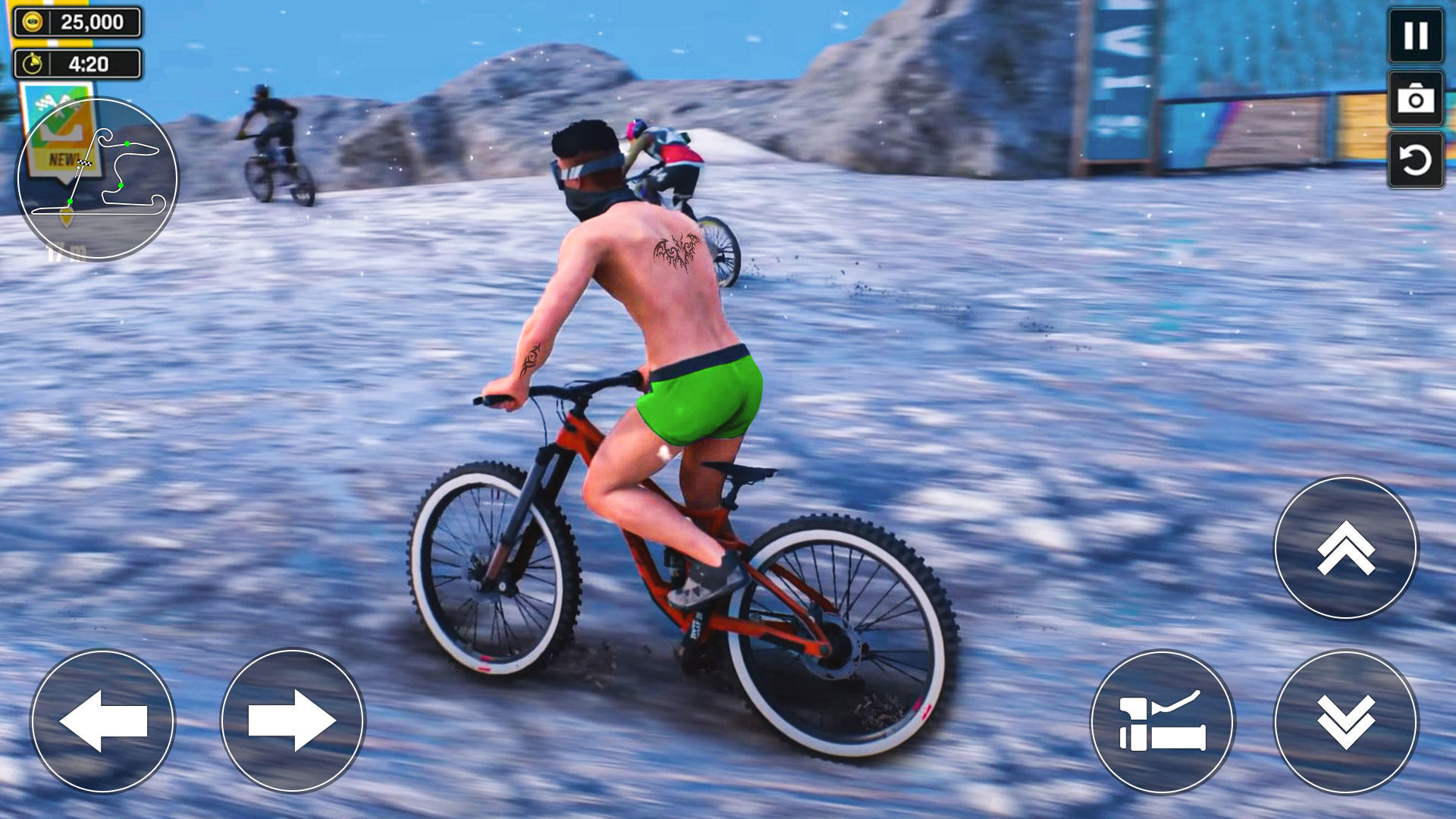Pause the game
Screen dimensions: 1456x819
point(1415,36)
